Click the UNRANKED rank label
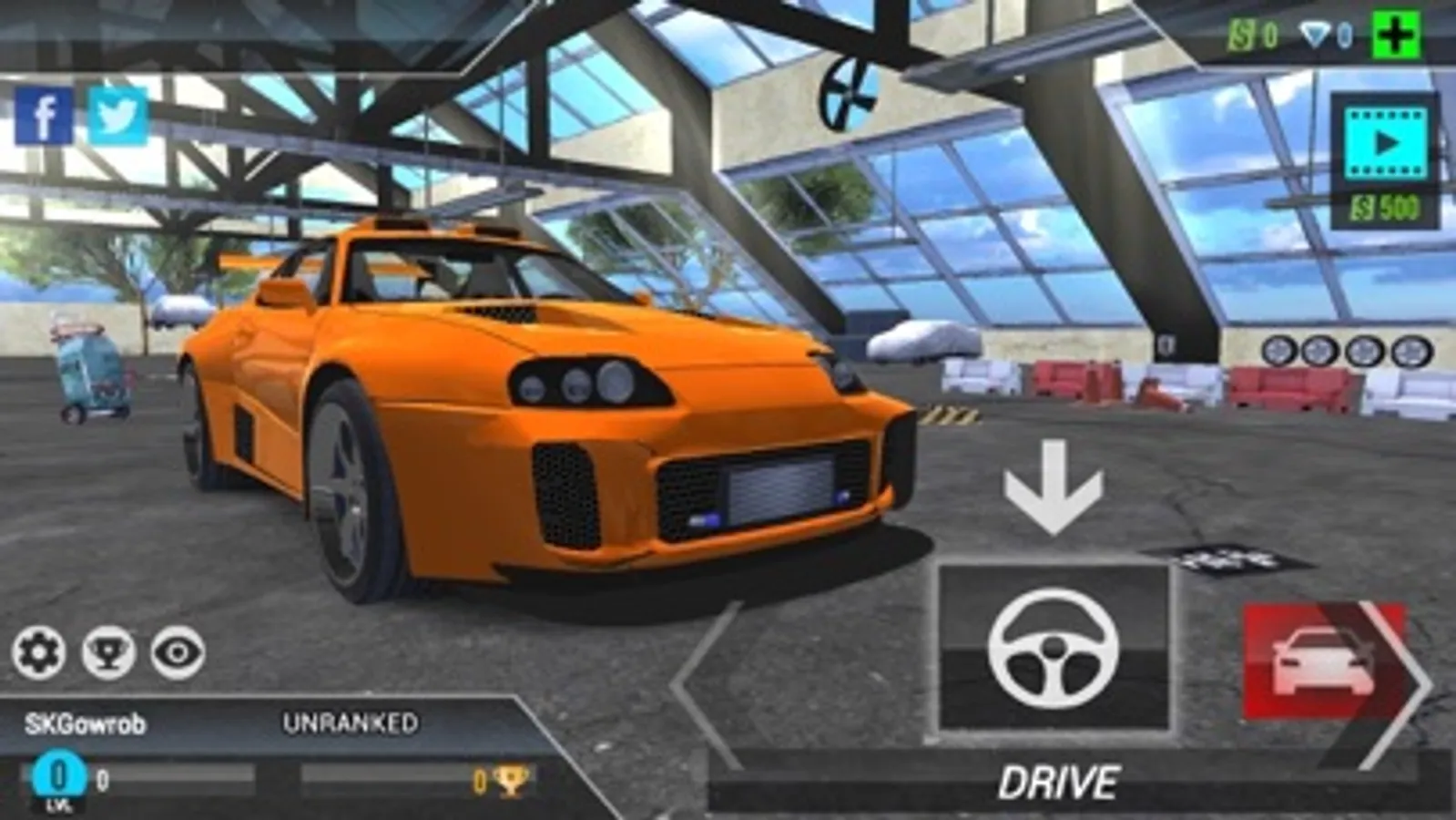The image size is (1456, 820). click(351, 723)
